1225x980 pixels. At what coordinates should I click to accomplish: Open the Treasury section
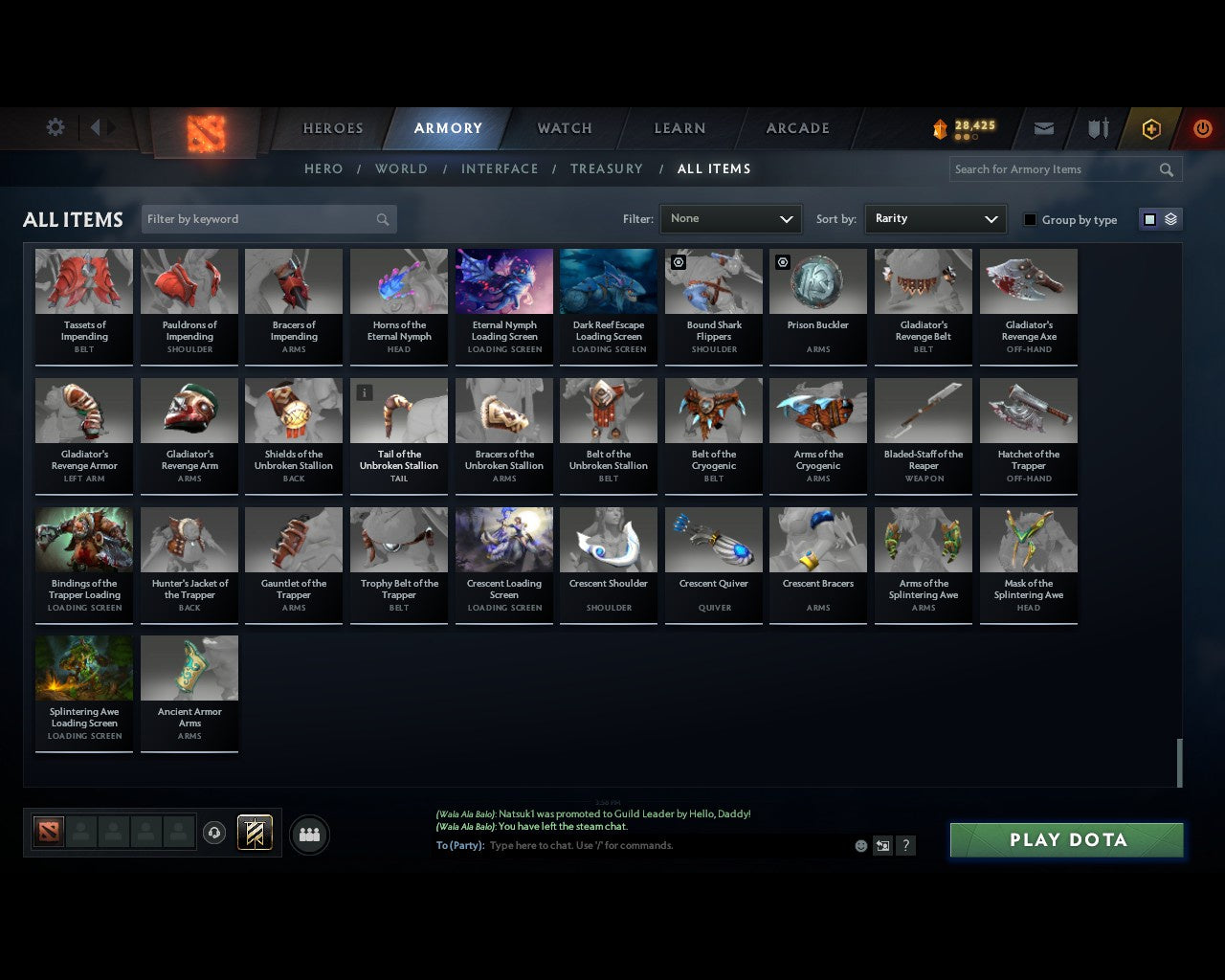607,168
